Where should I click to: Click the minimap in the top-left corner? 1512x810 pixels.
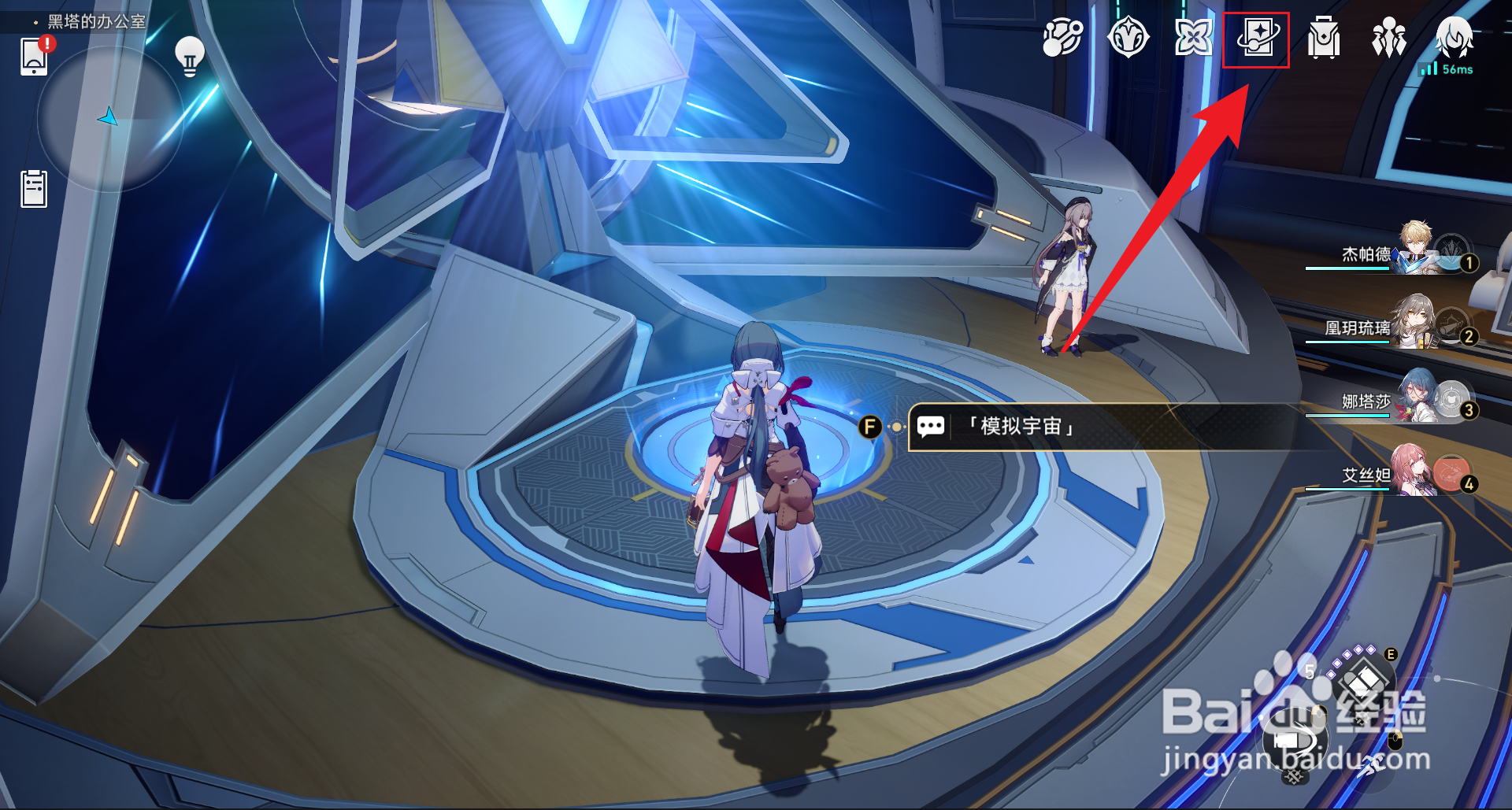[110, 118]
